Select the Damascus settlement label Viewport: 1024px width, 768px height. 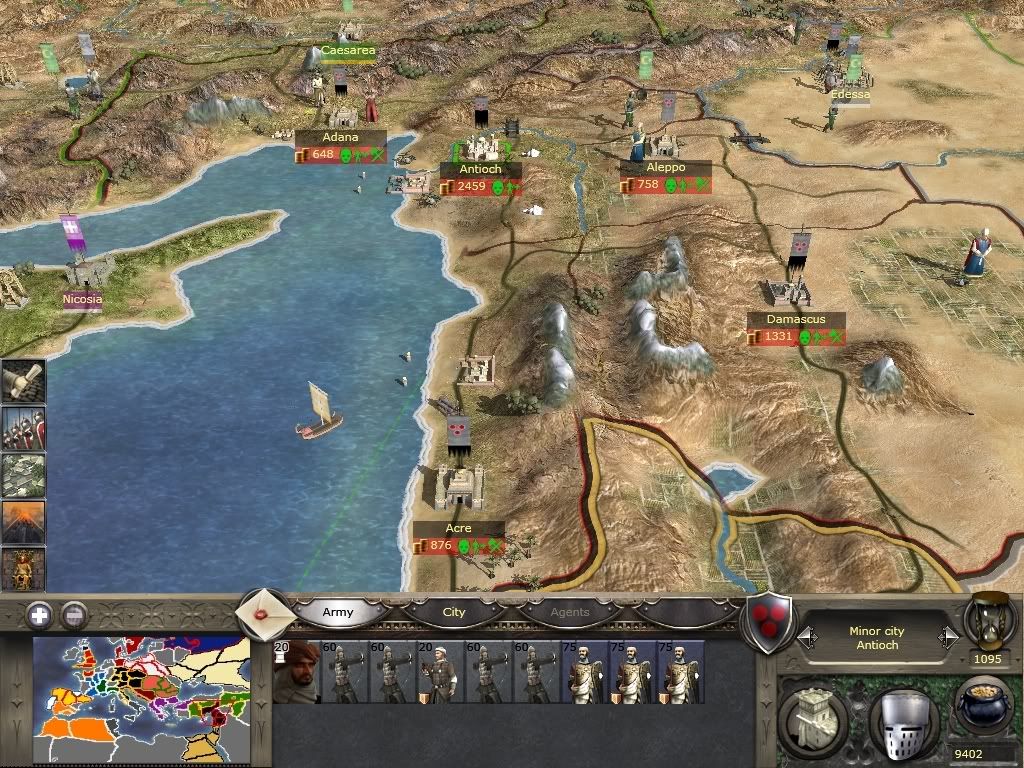pos(796,319)
